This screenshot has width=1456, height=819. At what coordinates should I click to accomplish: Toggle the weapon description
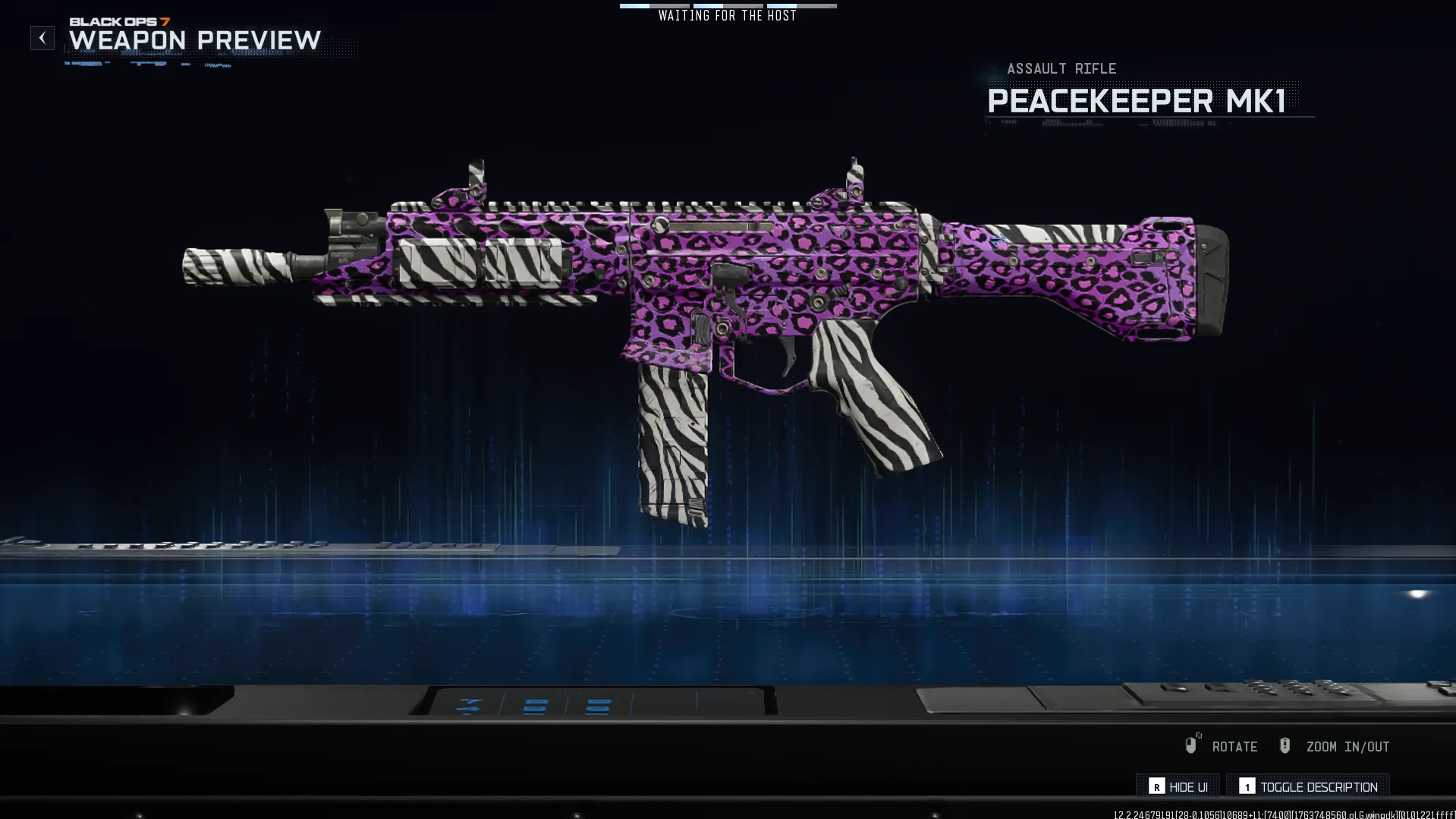coord(1309,787)
